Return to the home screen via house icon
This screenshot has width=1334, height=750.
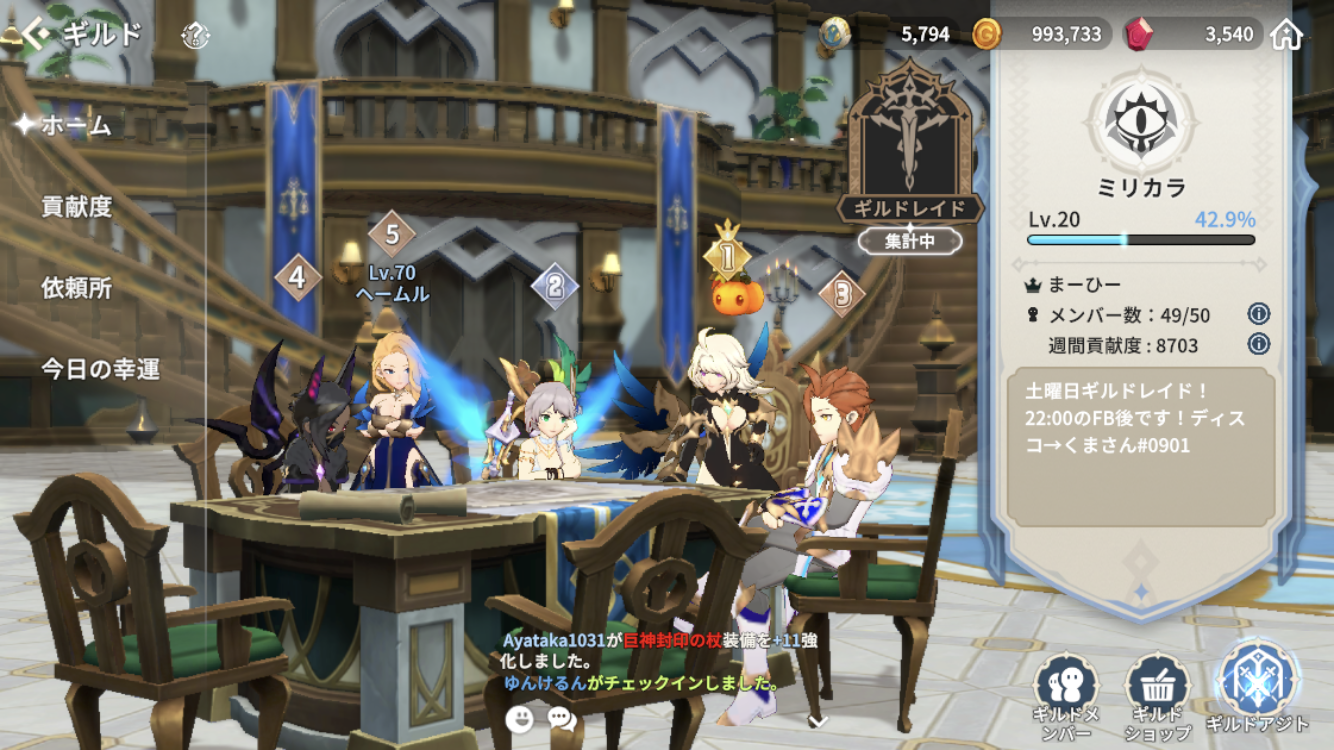pos(1287,35)
